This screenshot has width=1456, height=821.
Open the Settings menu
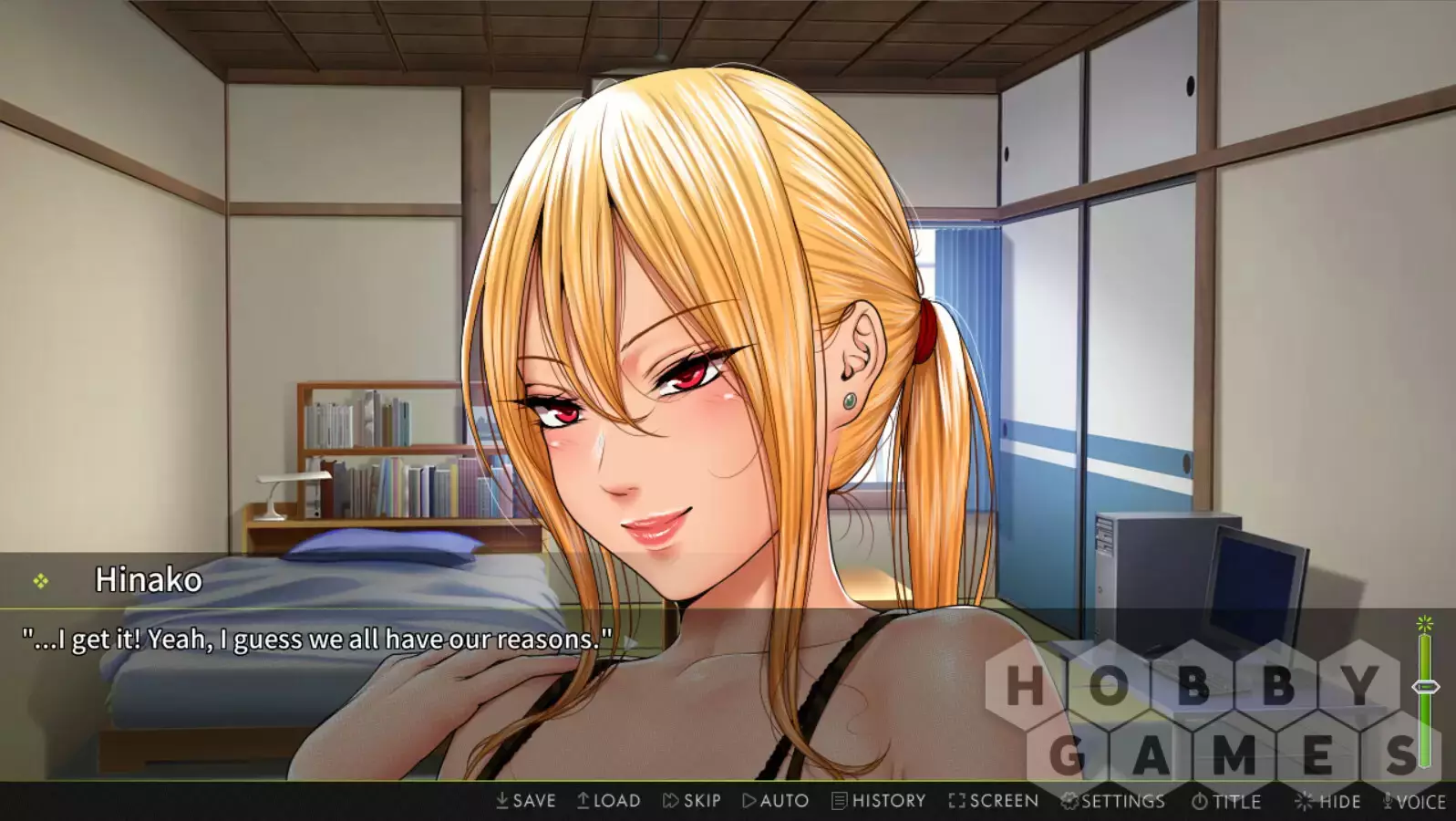pos(1112,801)
